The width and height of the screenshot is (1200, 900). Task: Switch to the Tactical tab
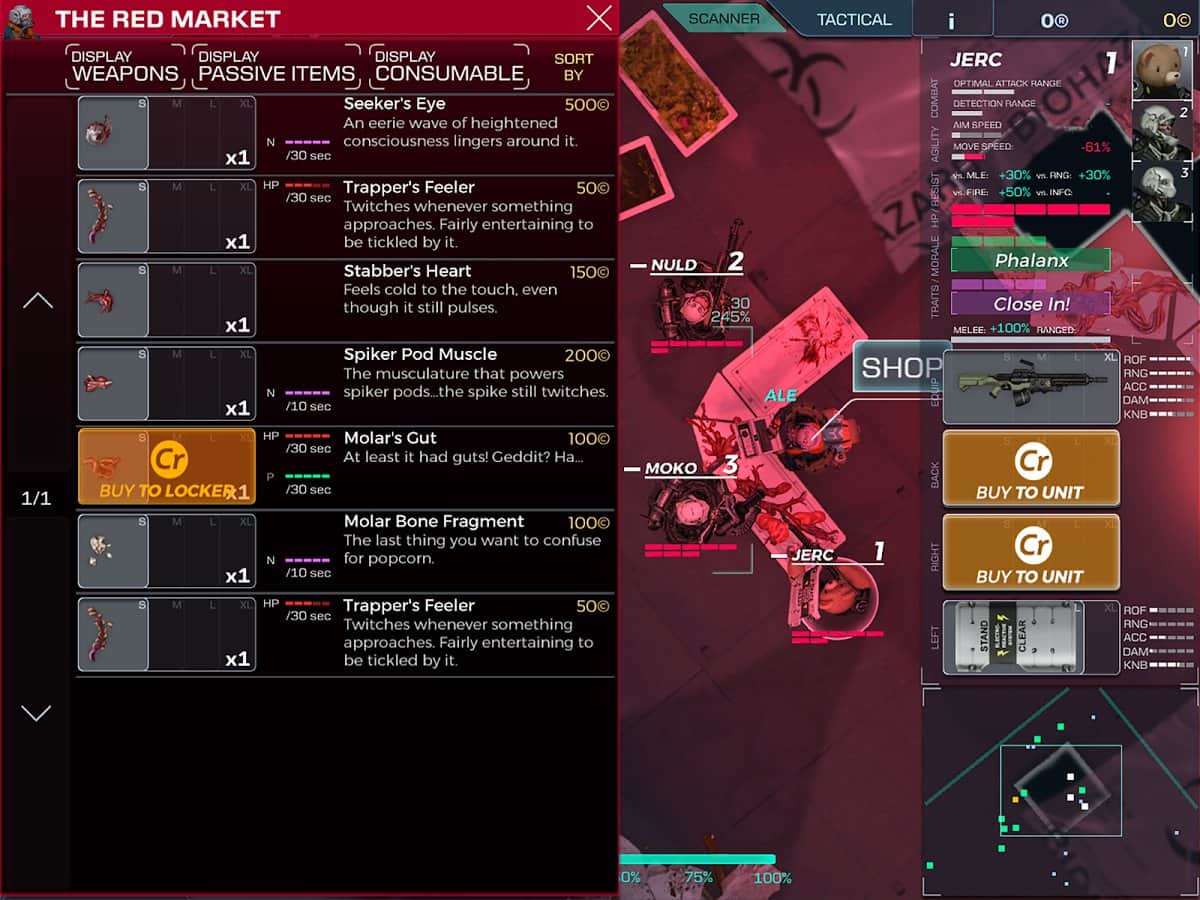pyautogui.click(x=853, y=19)
